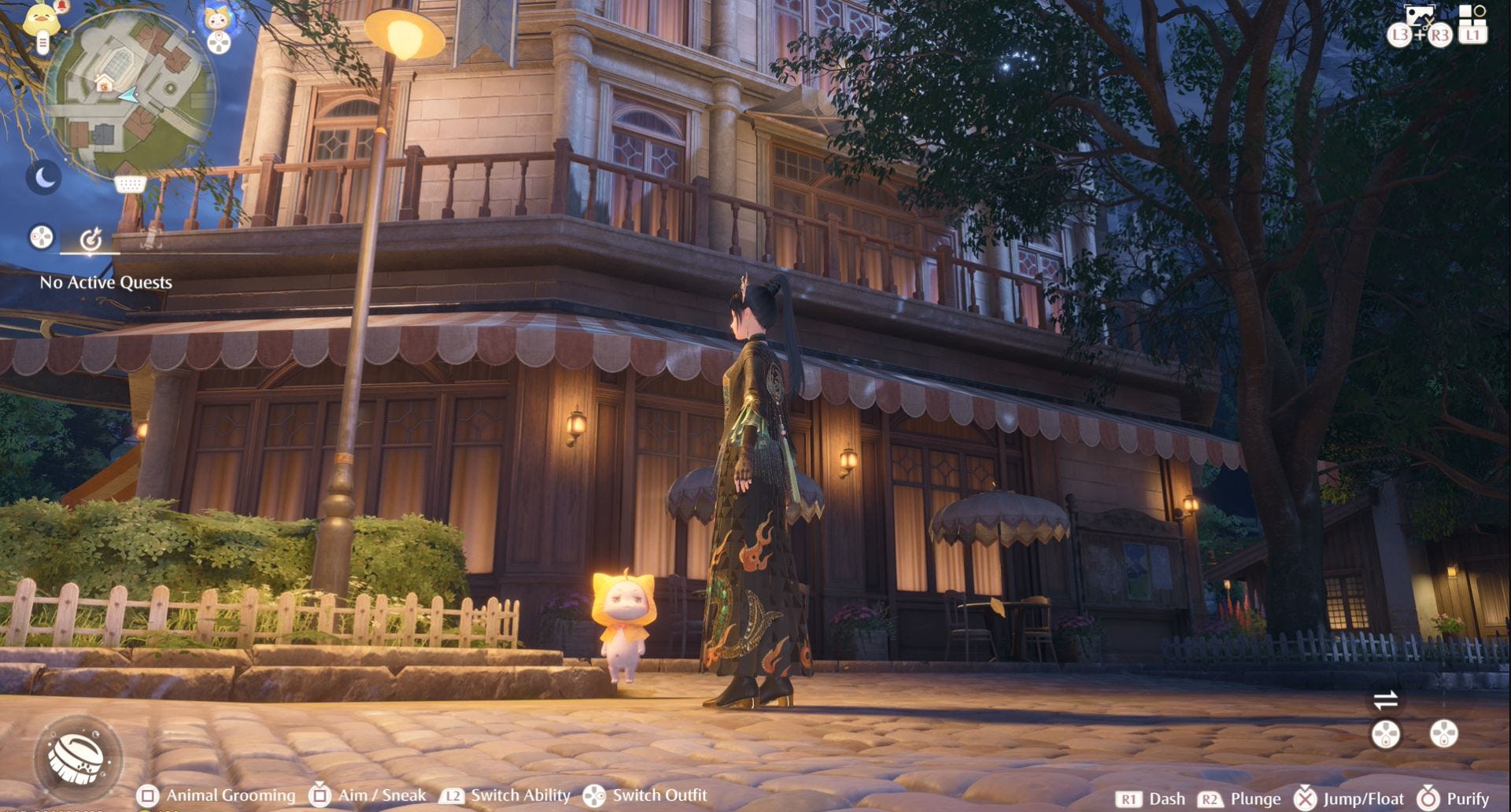The height and width of the screenshot is (812, 1511).
Task: Select the house marker on the minimap
Action: (x=104, y=83)
